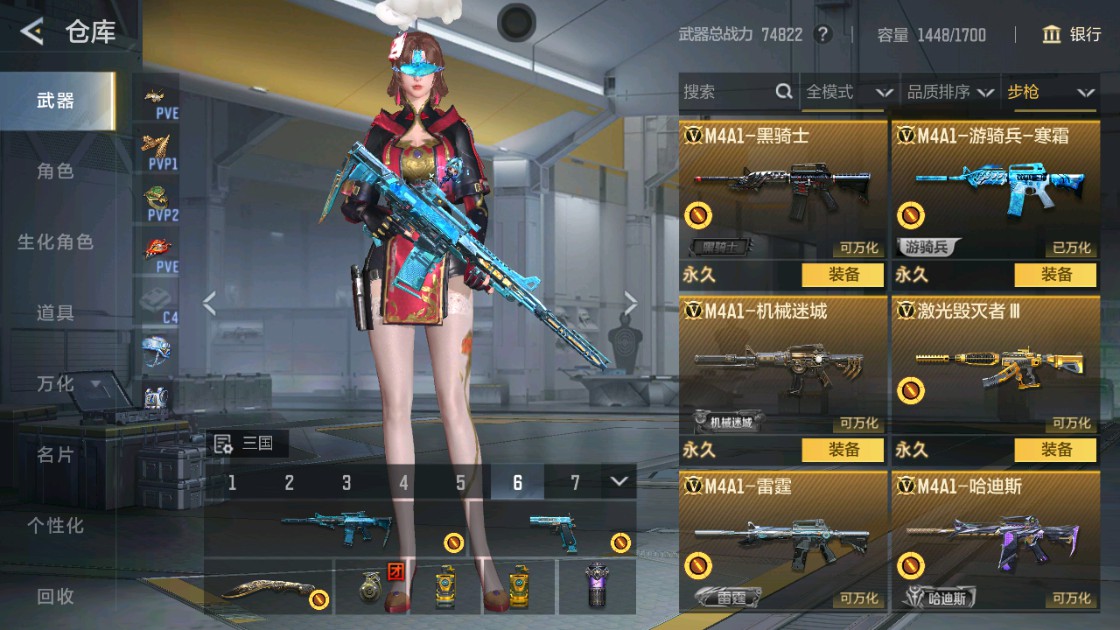Image resolution: width=1120 pixels, height=630 pixels.
Task: Equip the 激光毁灭者 Ⅲ weapon
Action: 1055,450
